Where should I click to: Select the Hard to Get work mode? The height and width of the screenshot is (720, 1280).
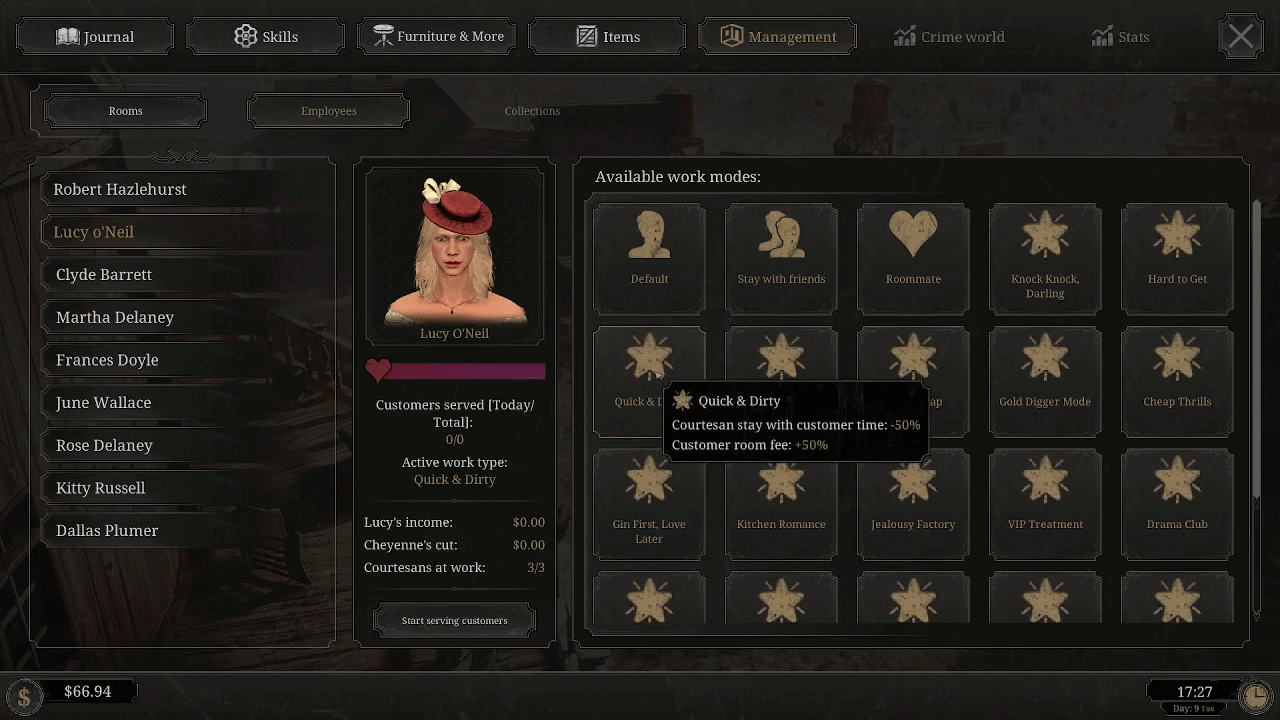pos(1177,258)
